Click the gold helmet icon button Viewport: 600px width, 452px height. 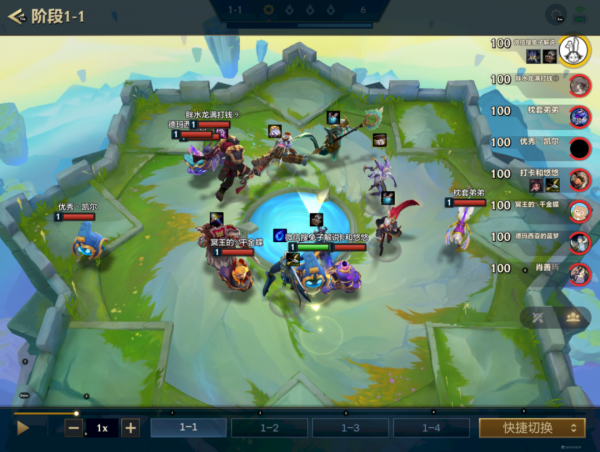(x=574, y=317)
